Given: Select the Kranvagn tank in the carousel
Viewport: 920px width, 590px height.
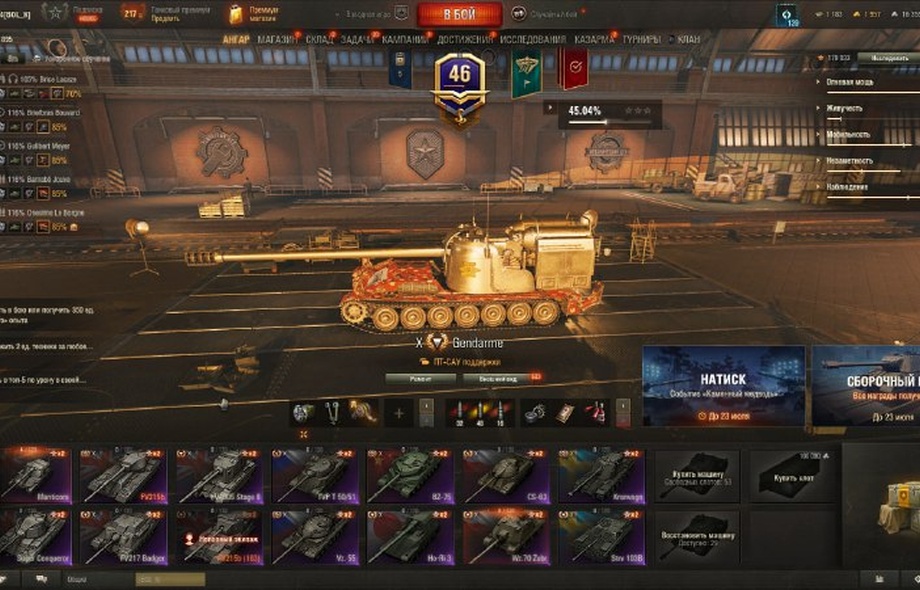Looking at the screenshot, I should pos(601,476).
